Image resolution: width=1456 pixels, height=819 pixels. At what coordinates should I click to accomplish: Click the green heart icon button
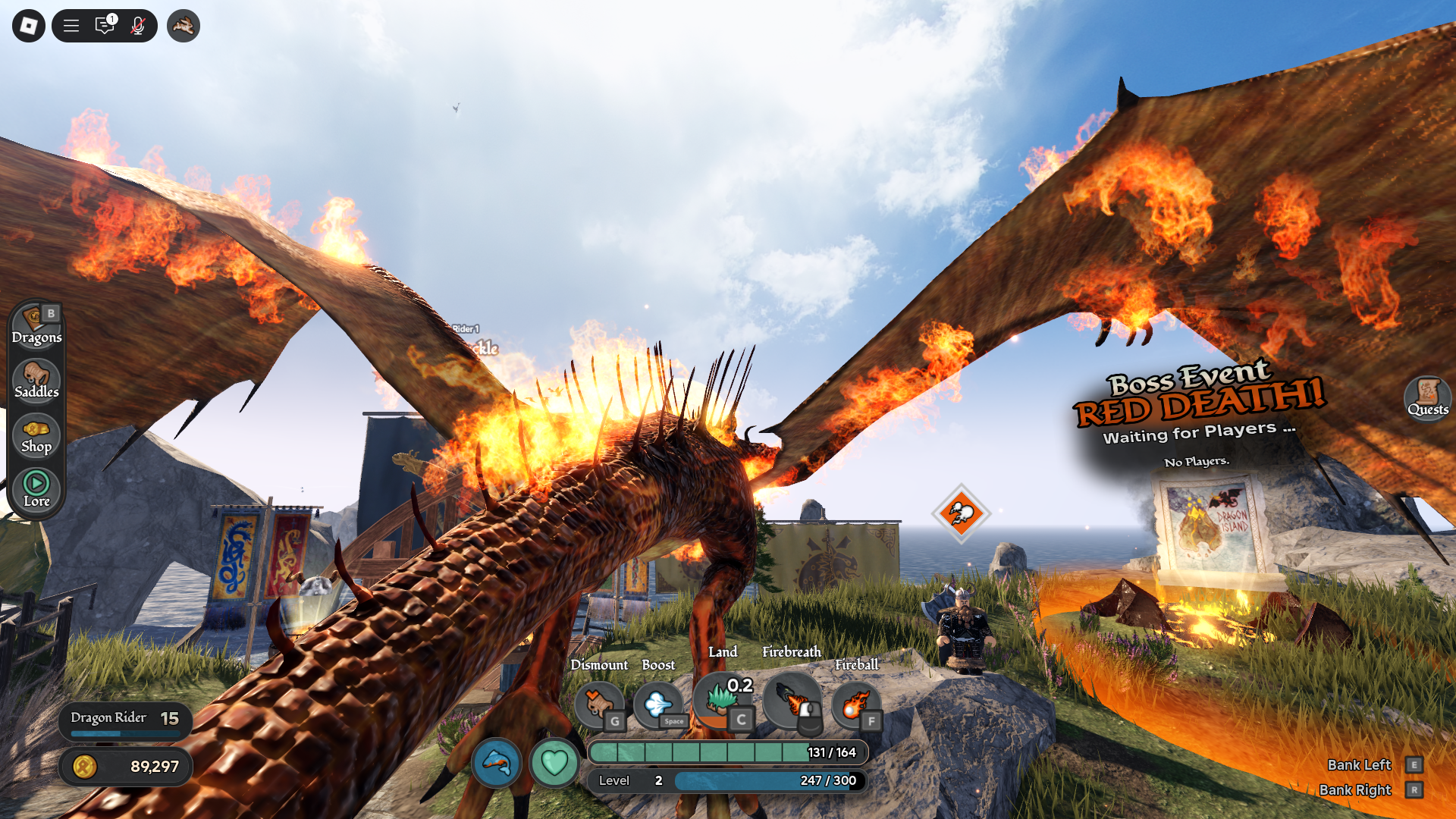coord(554,762)
